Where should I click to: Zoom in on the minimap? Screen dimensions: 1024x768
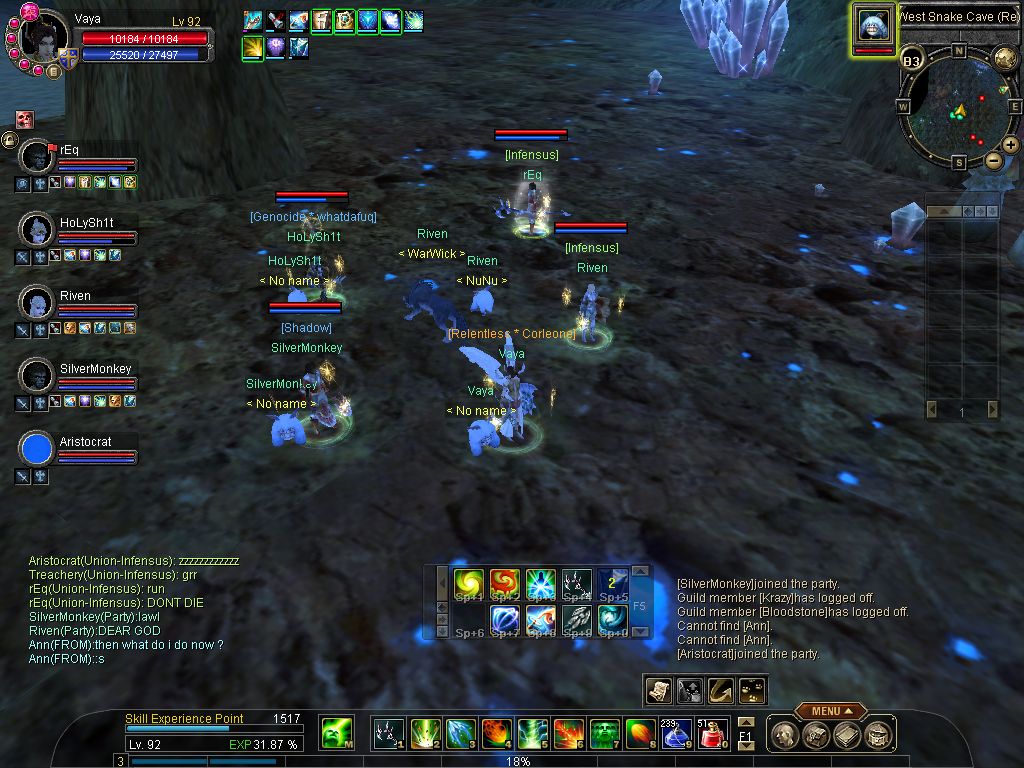click(x=1011, y=145)
